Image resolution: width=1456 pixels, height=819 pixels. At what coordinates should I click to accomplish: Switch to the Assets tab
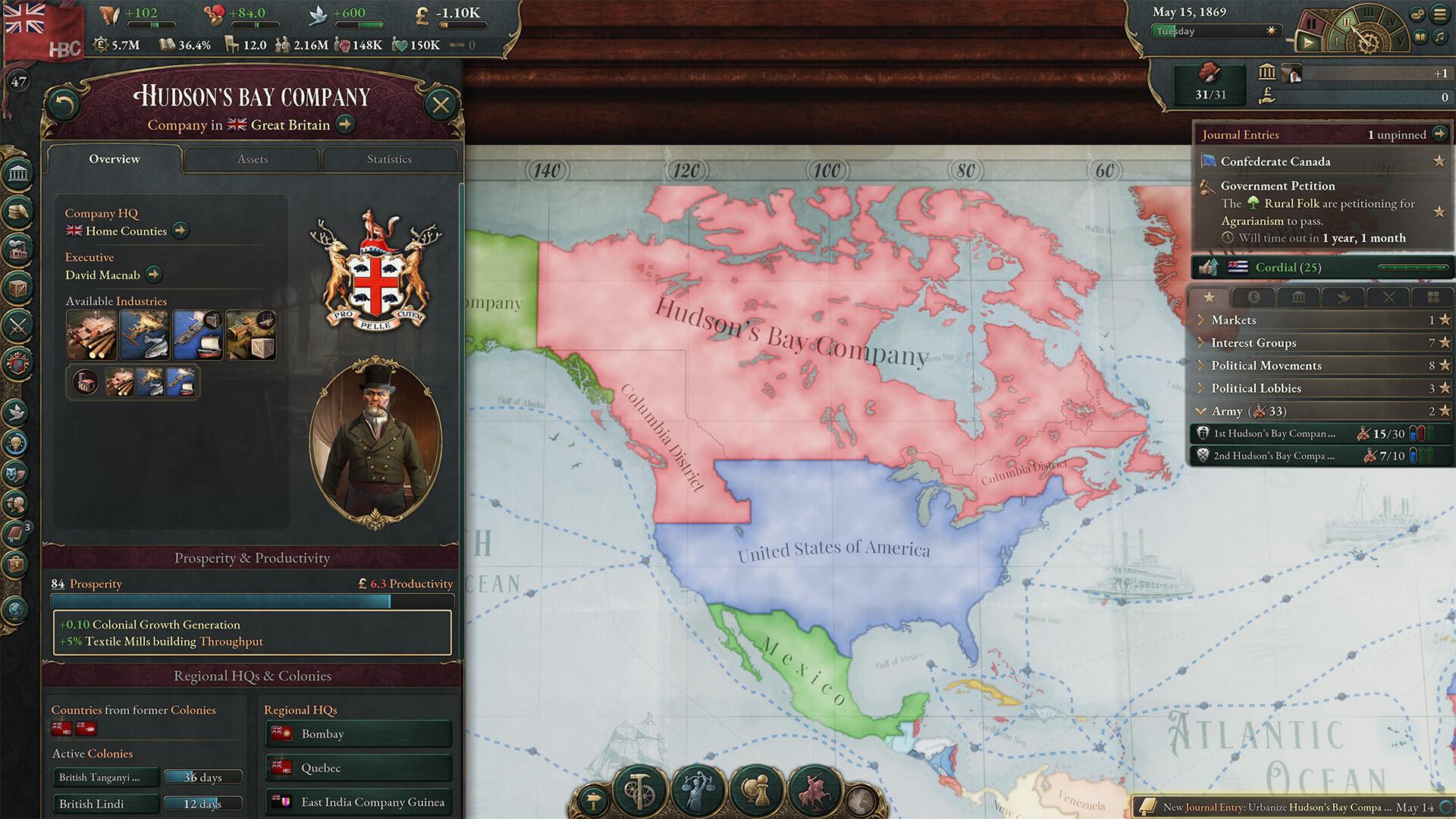252,159
